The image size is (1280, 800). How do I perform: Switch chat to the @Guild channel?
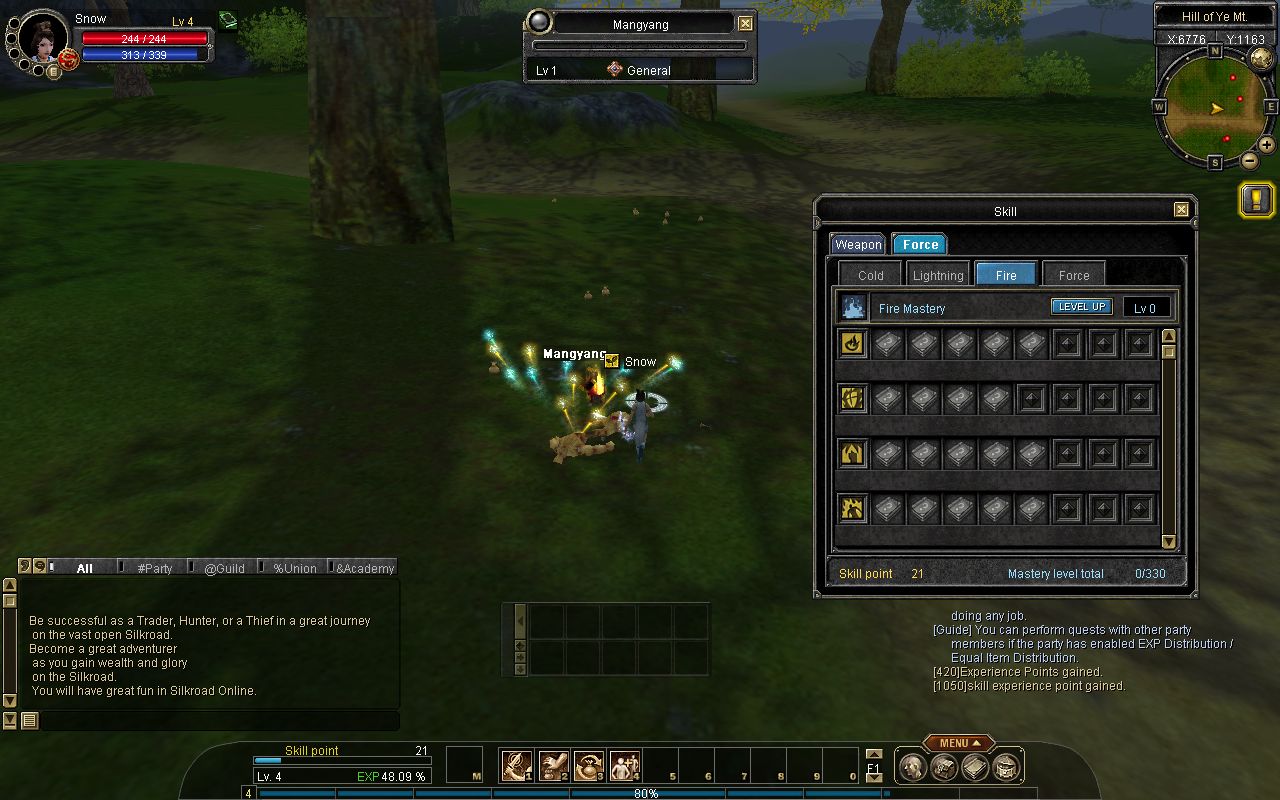[224, 568]
